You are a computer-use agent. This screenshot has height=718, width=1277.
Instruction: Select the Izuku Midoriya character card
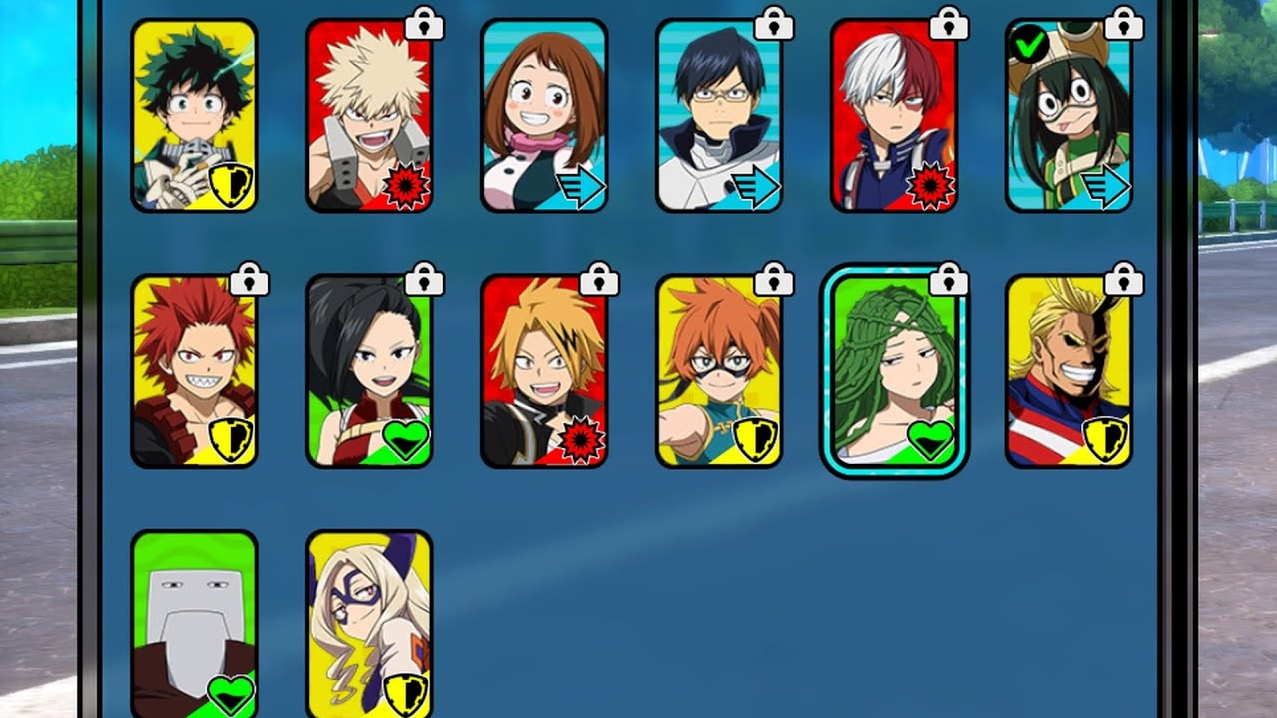click(x=194, y=115)
